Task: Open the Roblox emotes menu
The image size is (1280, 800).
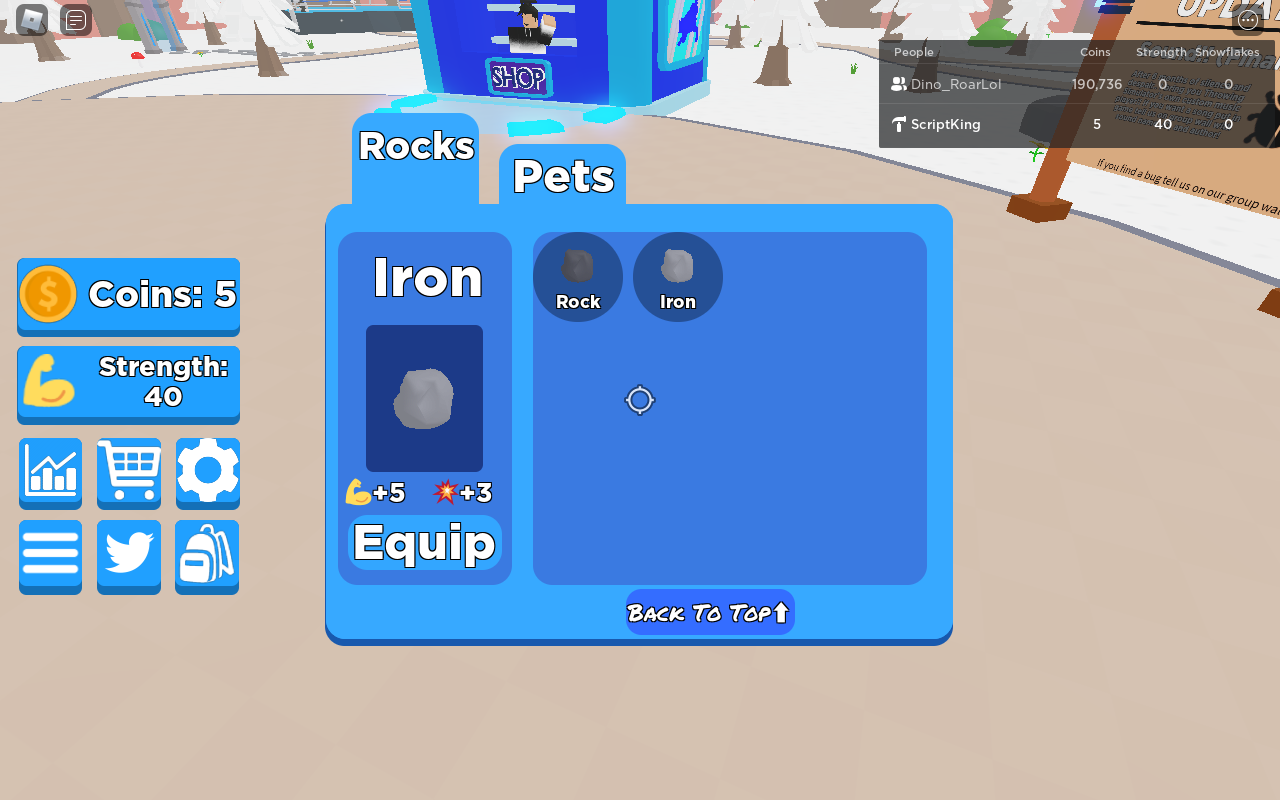Action: coord(1247,19)
